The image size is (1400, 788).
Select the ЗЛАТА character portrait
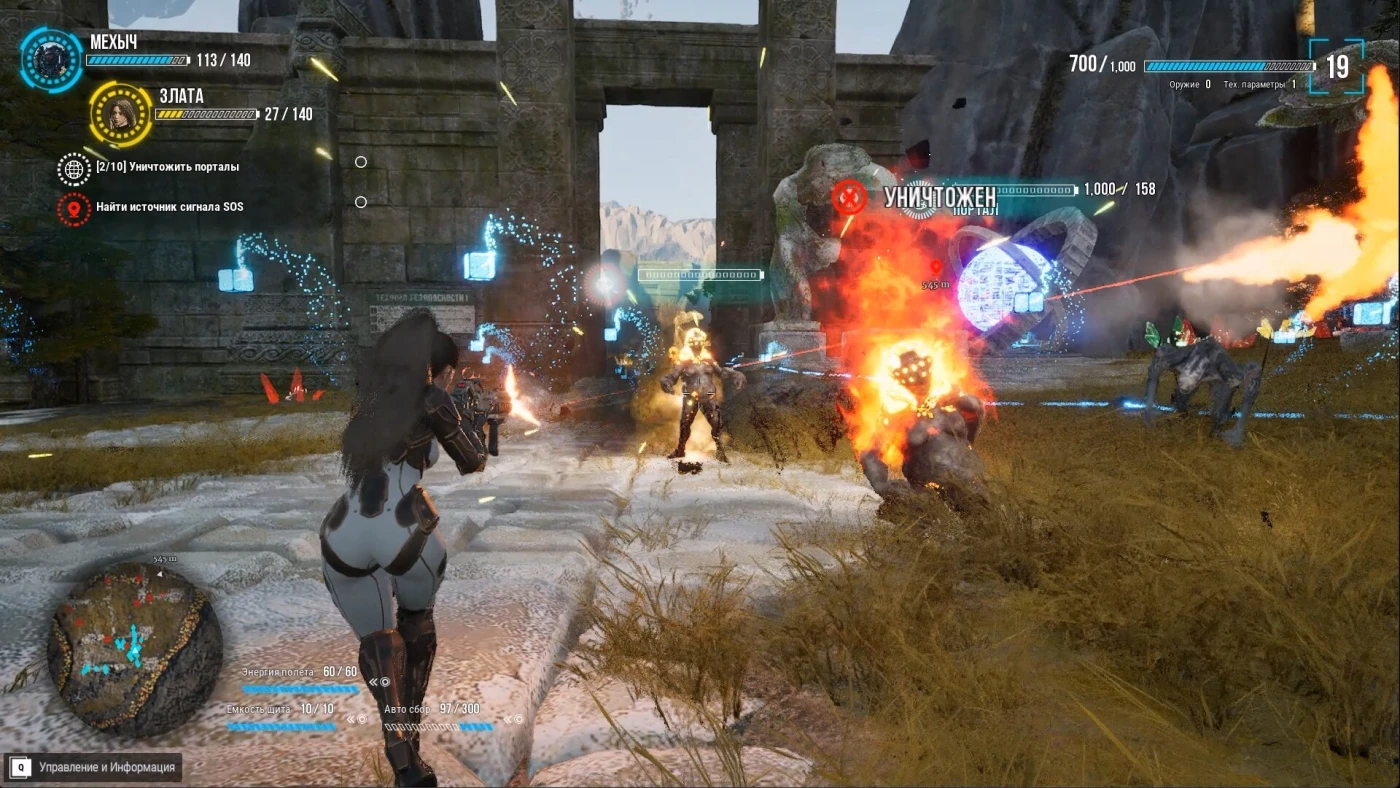click(x=120, y=114)
